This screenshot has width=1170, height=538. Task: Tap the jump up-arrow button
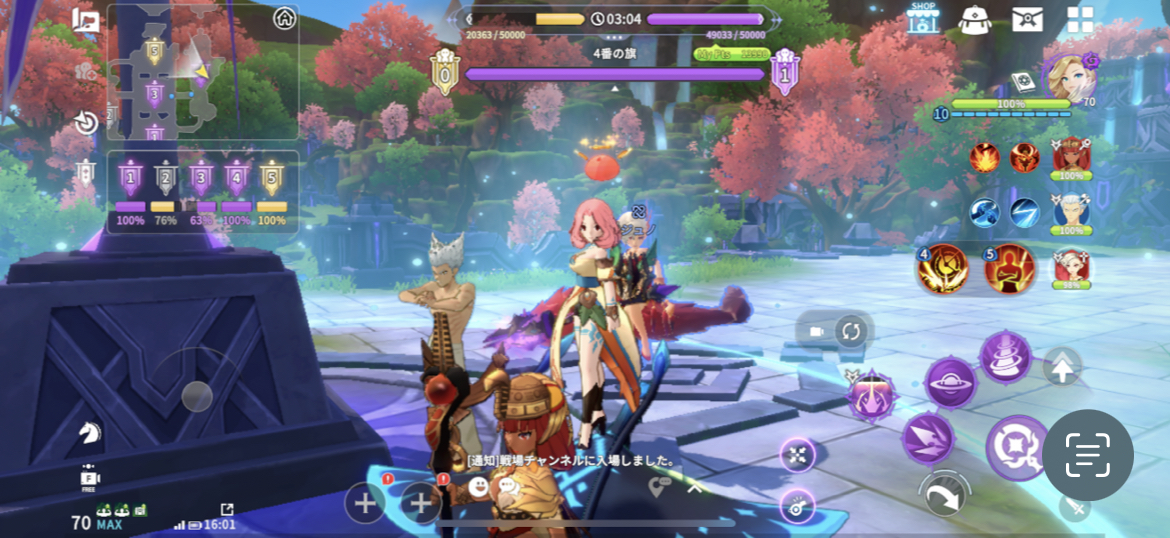point(1062,367)
